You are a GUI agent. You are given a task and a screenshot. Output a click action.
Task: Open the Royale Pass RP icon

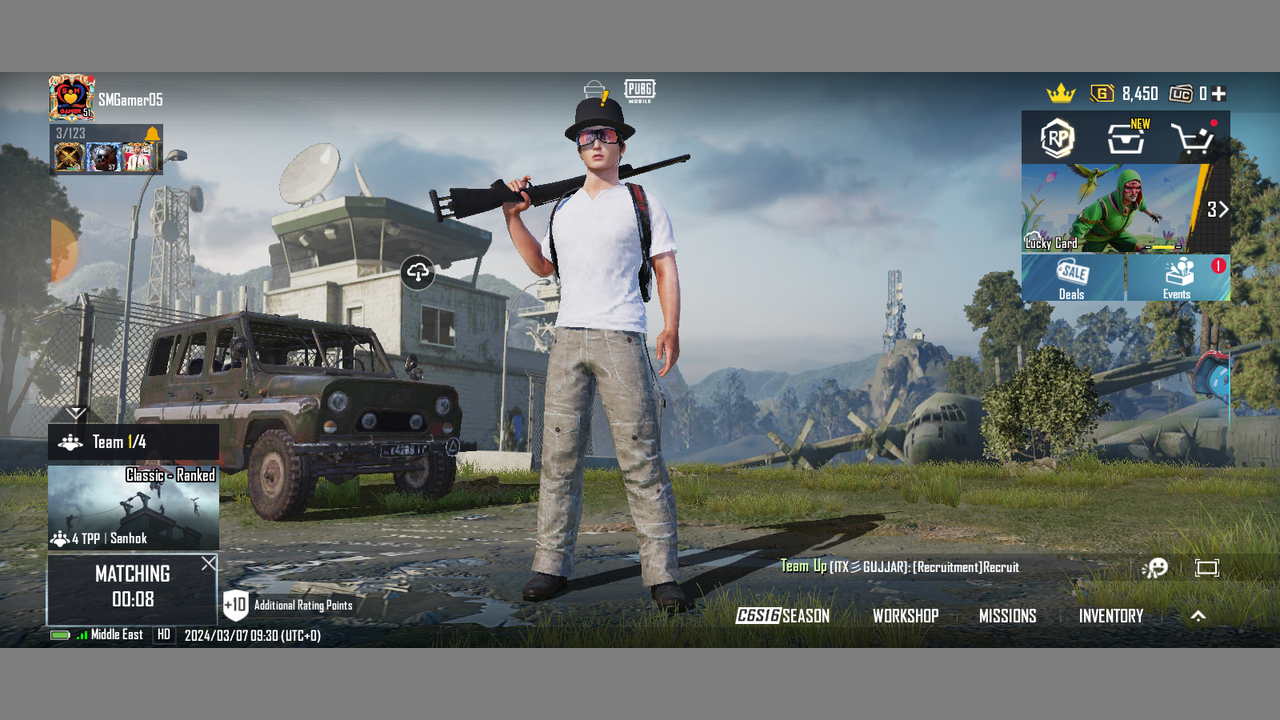tap(1057, 139)
